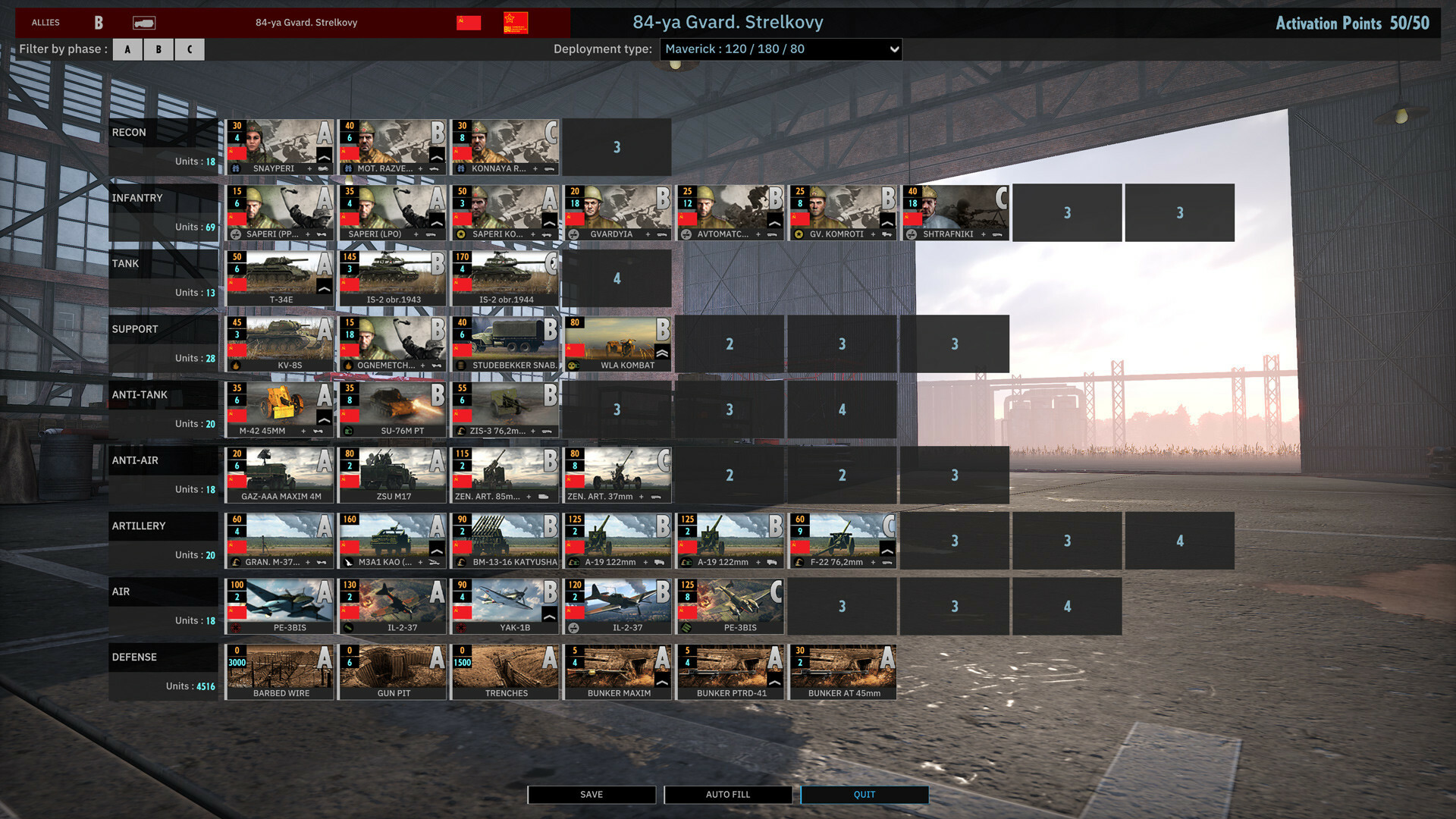Toggle phase filter C
The image size is (1456, 819).
click(x=189, y=49)
